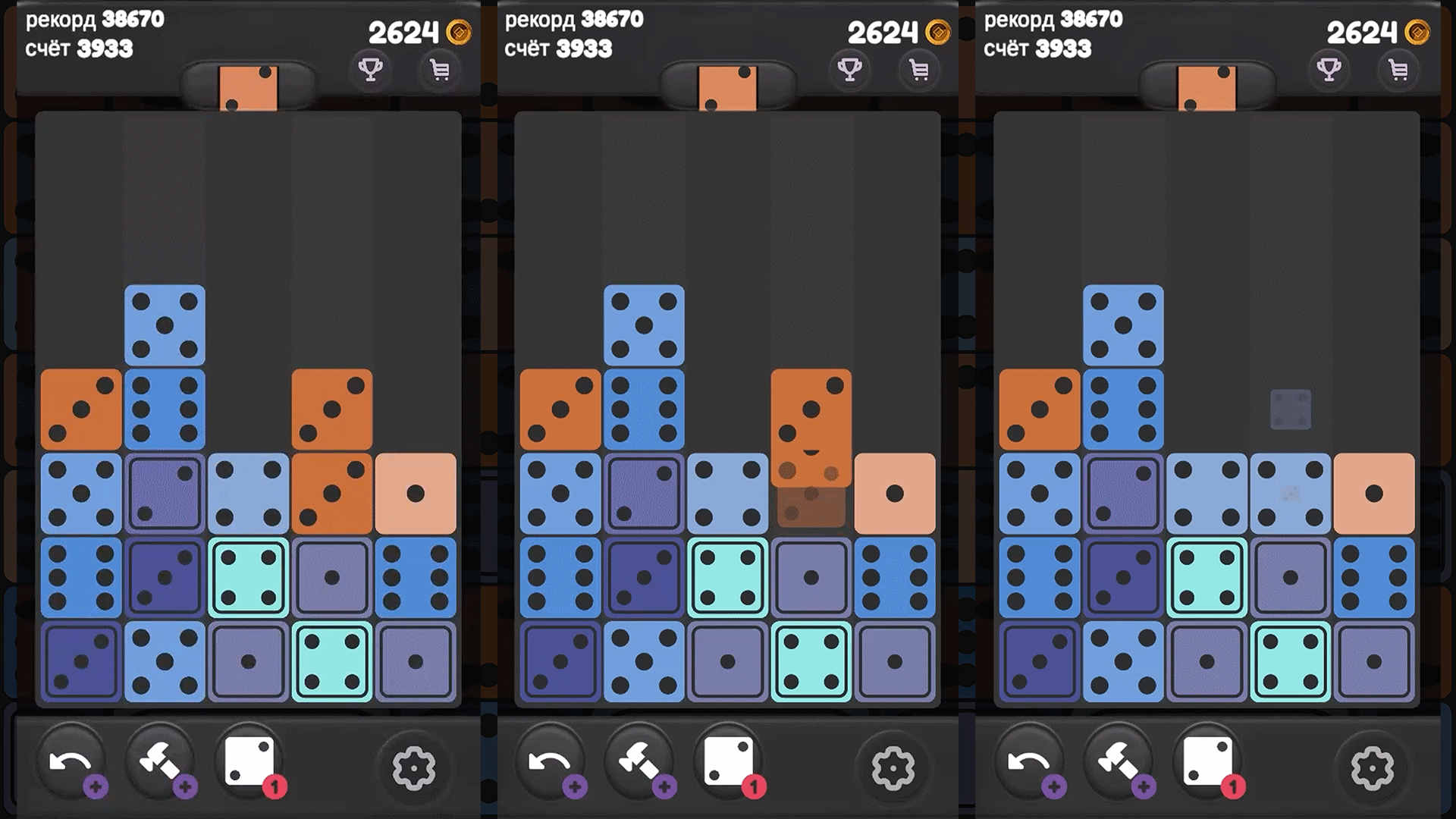
Task: Tap the undo arrow icon
Action: click(72, 762)
